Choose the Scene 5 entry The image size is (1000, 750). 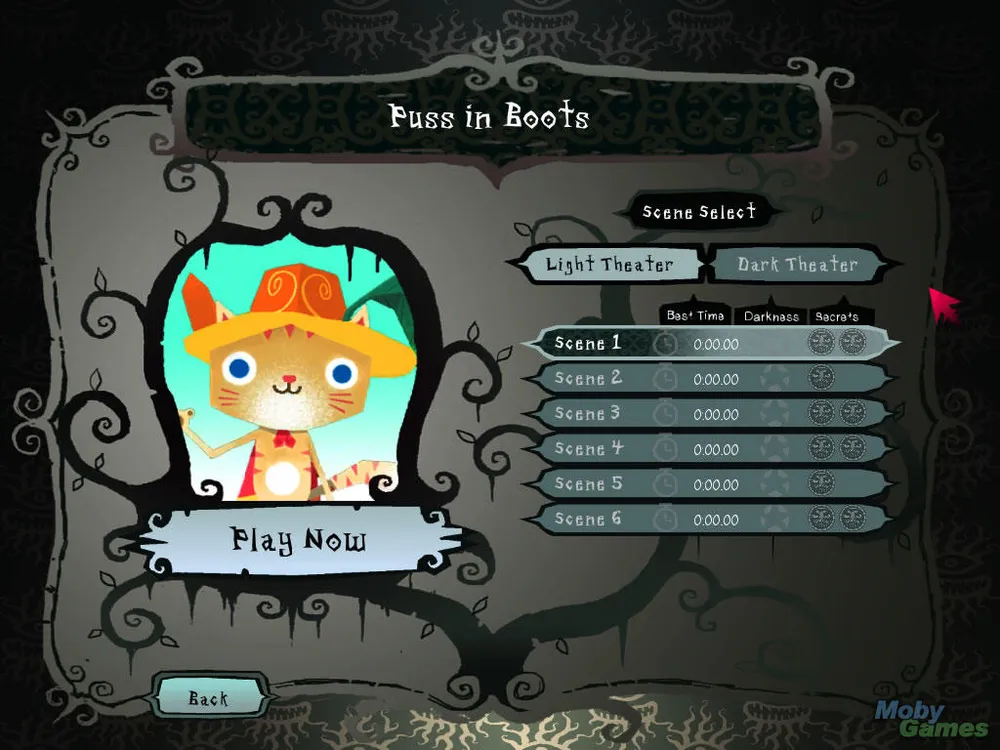[708, 484]
